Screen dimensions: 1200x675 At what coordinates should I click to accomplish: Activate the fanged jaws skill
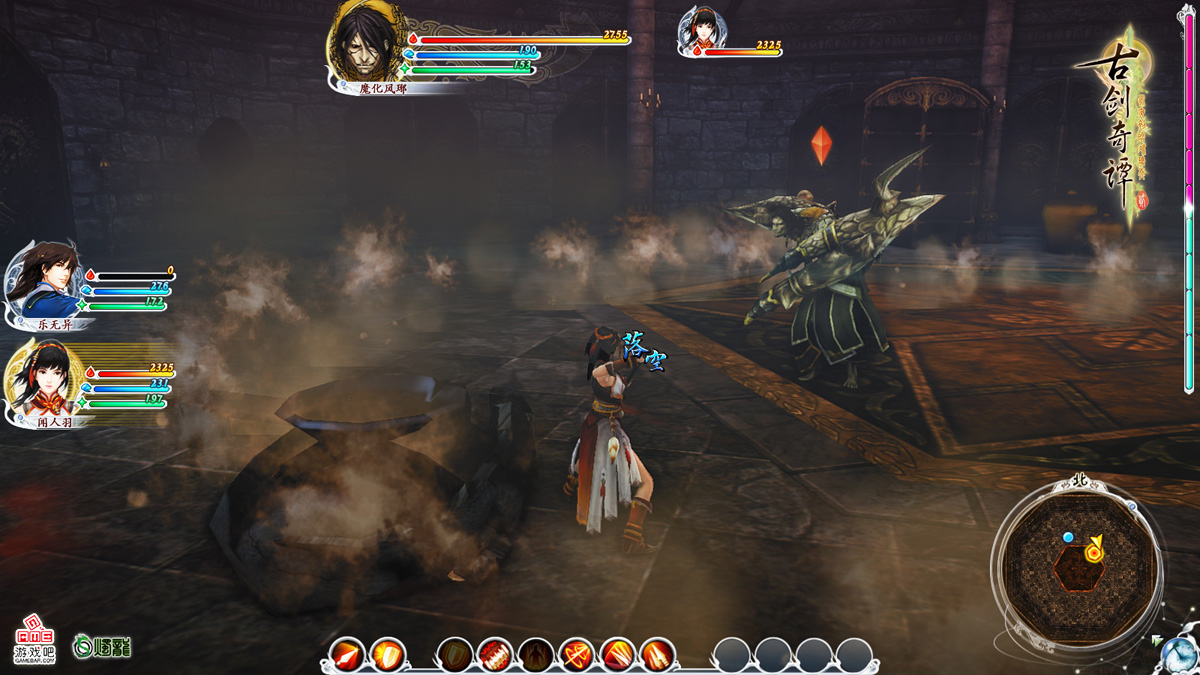(495, 656)
